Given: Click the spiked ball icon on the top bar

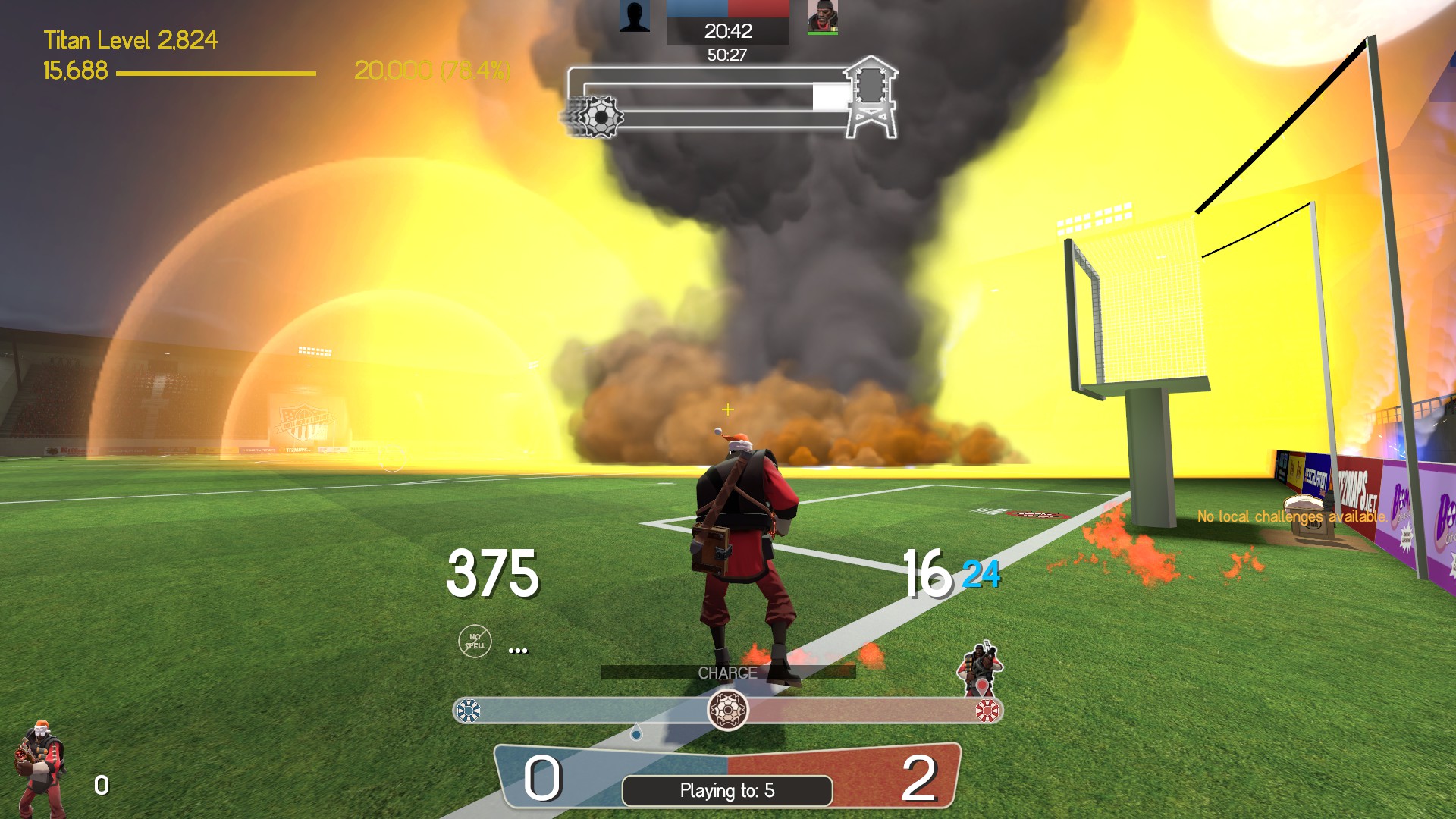Looking at the screenshot, I should (598, 117).
